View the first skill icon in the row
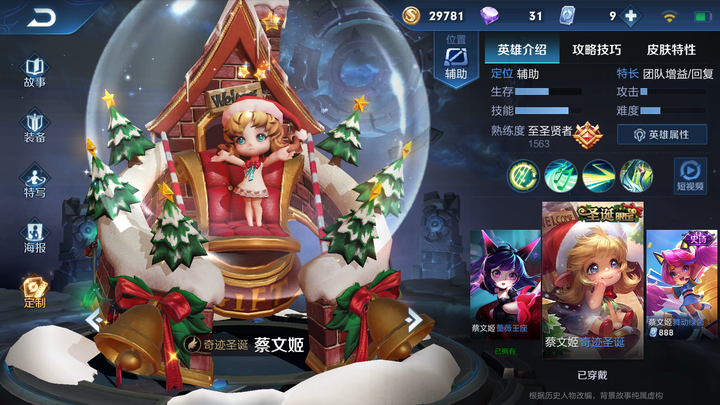Viewport: 720px width, 405px height. click(522, 175)
